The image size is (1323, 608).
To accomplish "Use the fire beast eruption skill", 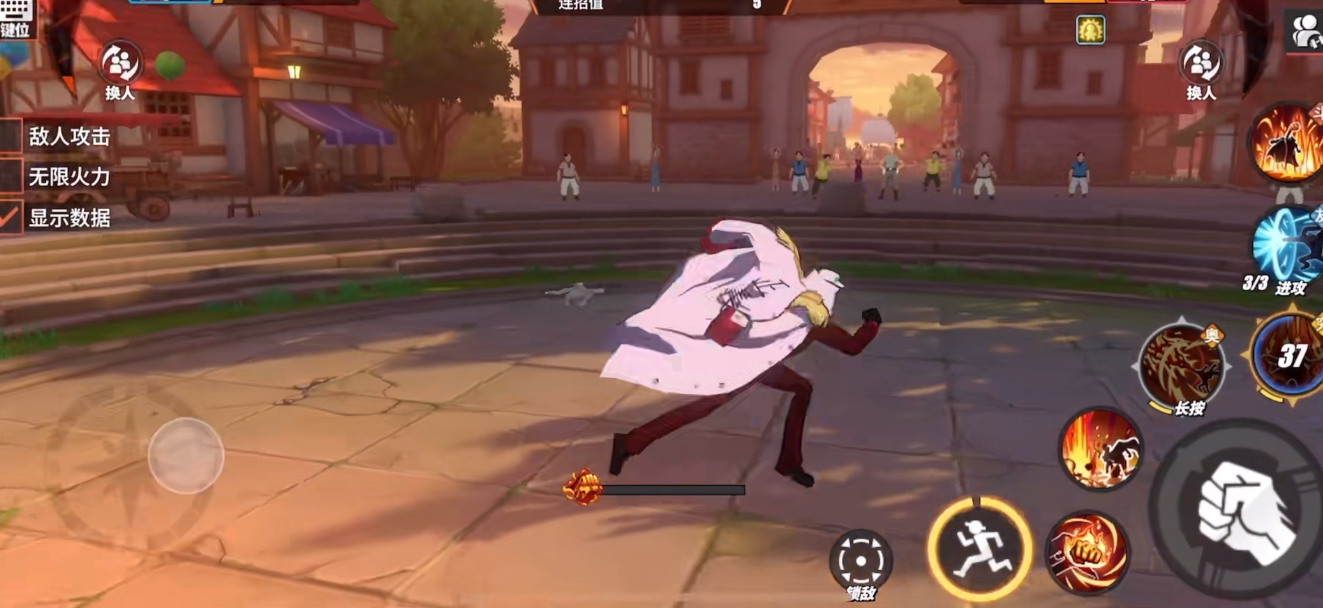I will tap(1101, 449).
